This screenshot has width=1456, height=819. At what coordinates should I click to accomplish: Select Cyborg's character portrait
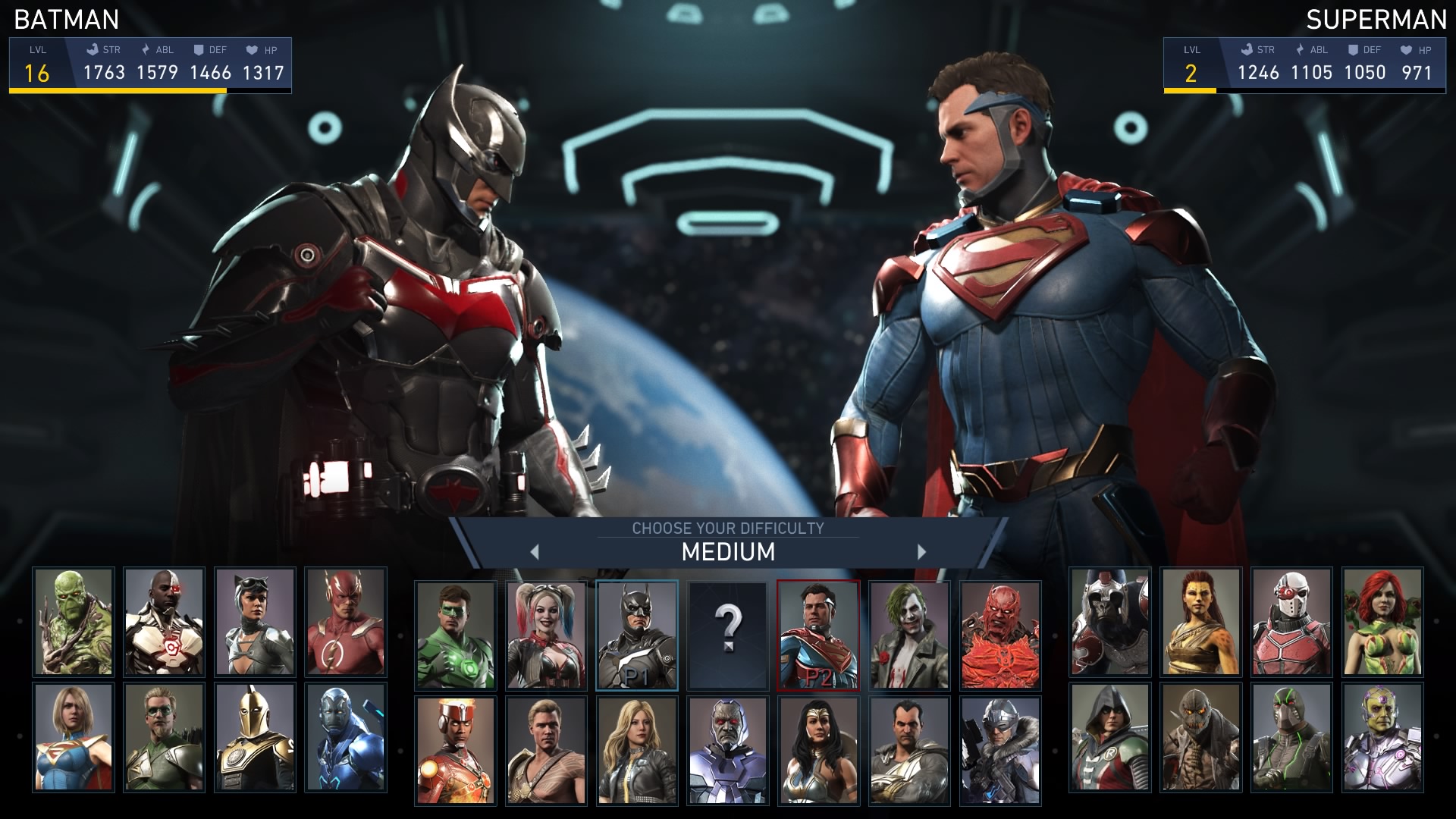164,622
